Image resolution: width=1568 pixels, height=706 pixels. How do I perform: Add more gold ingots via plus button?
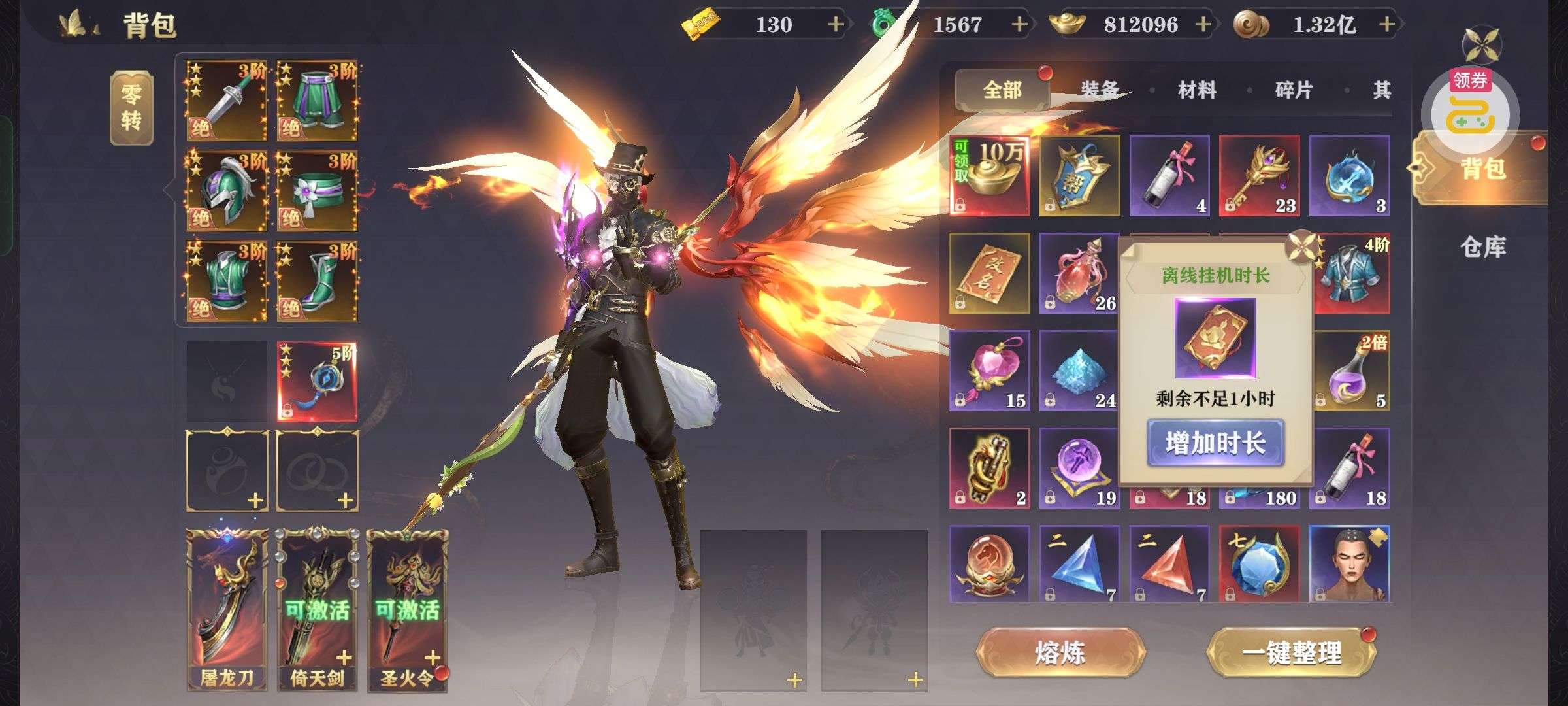(1203, 25)
